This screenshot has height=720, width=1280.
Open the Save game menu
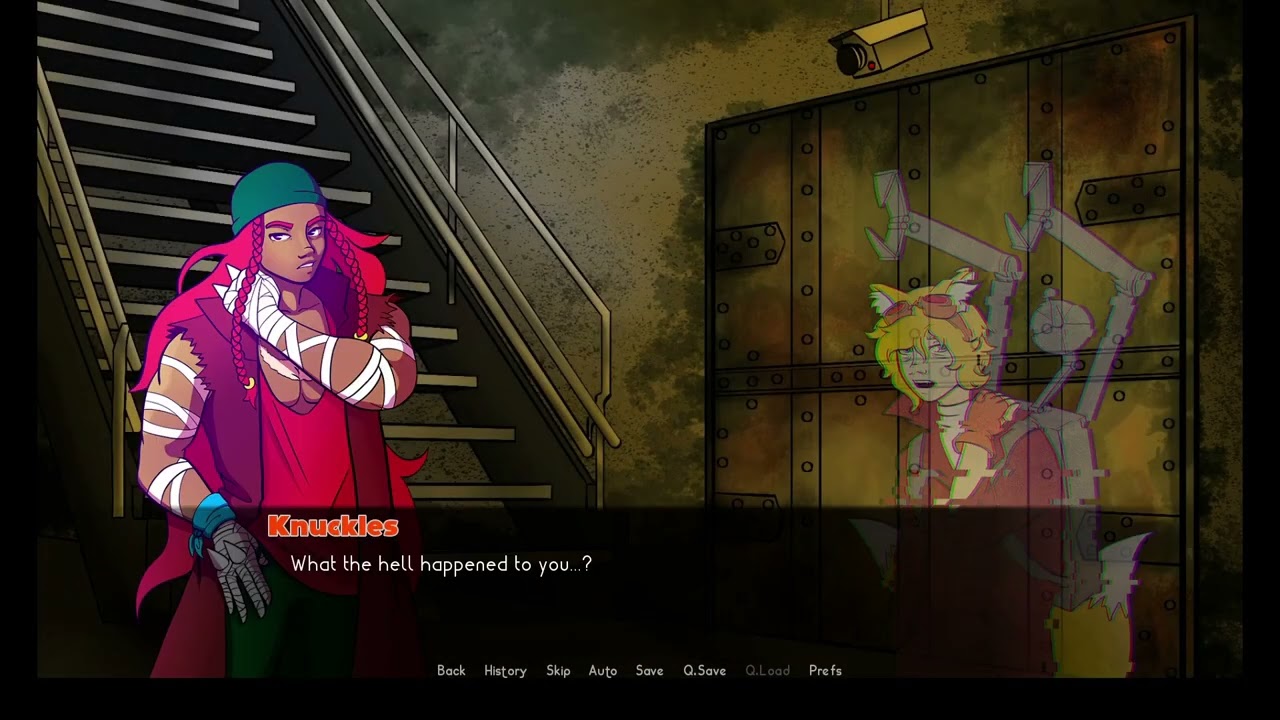pos(649,671)
